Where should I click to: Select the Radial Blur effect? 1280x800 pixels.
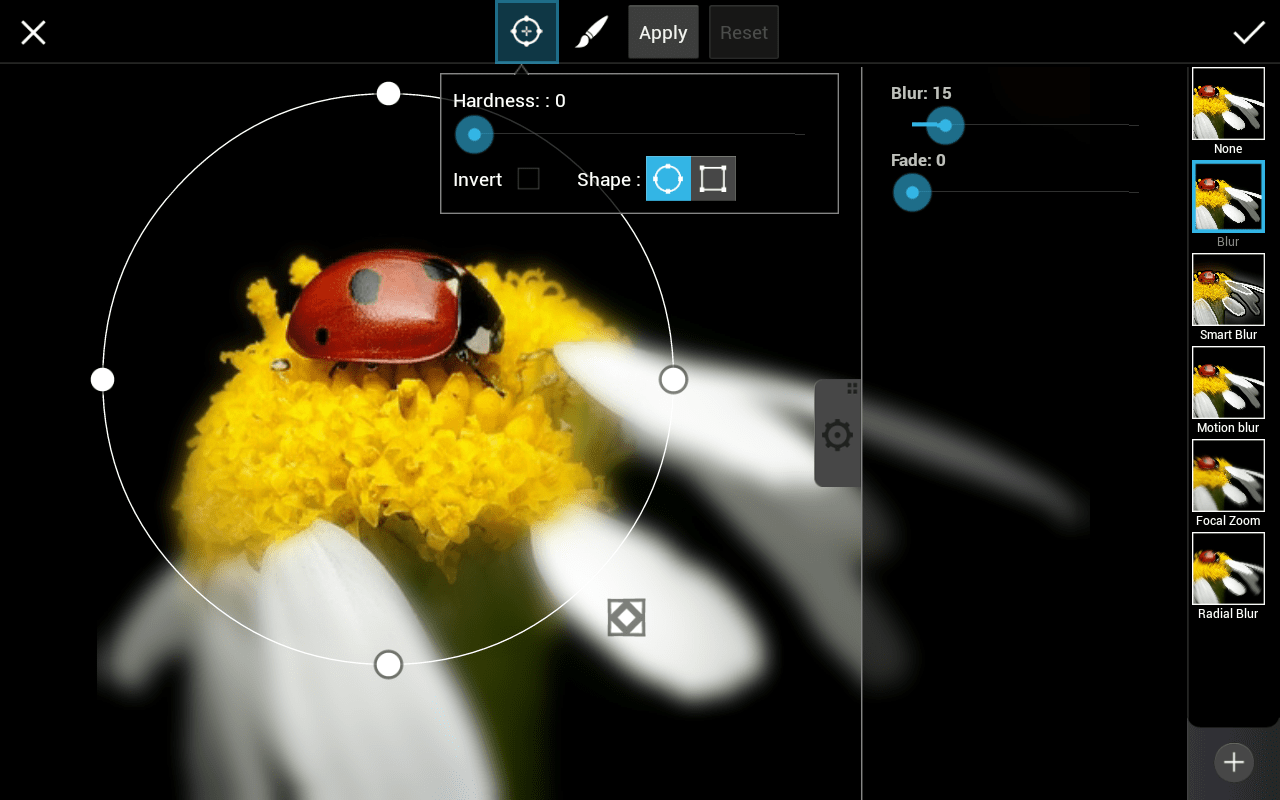coord(1228,568)
